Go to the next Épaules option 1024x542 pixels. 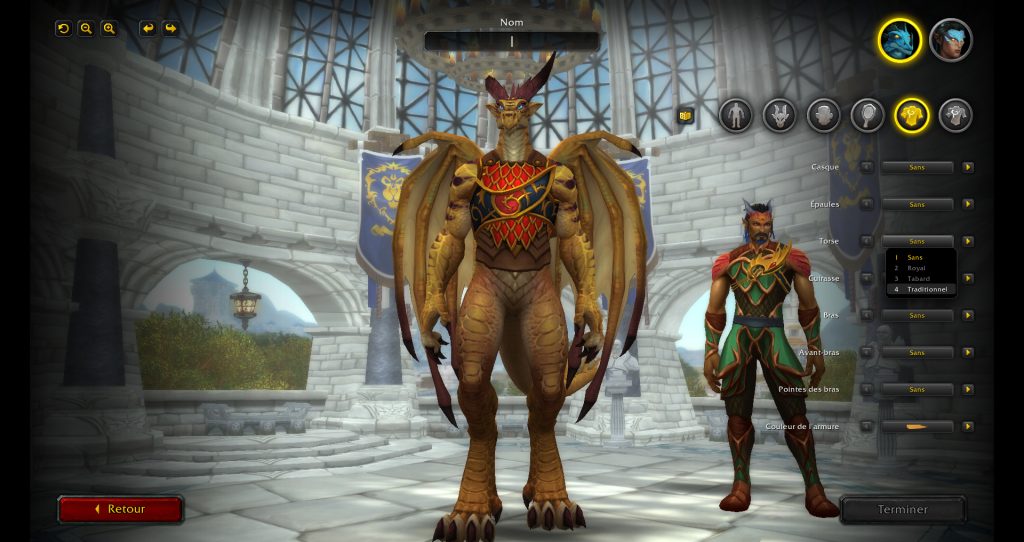[x=968, y=204]
